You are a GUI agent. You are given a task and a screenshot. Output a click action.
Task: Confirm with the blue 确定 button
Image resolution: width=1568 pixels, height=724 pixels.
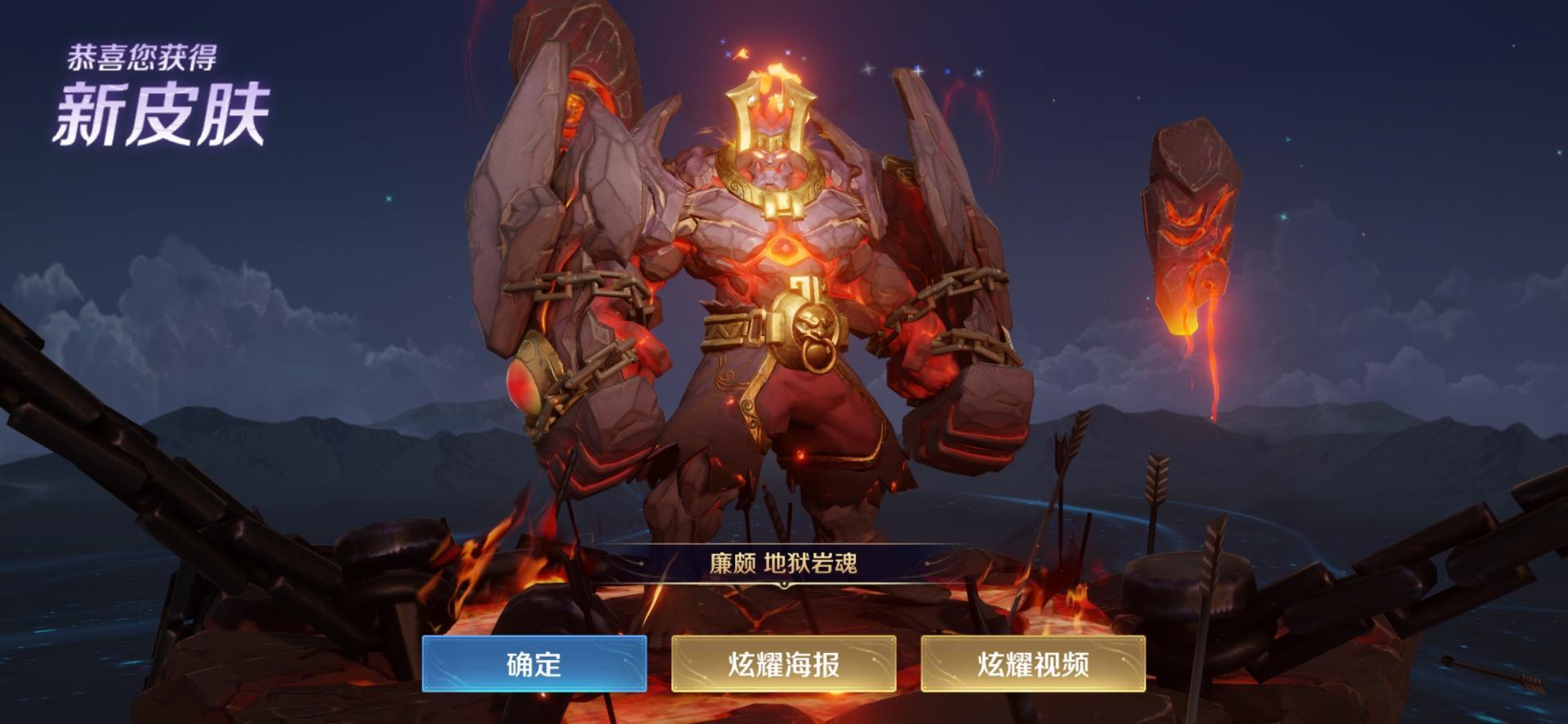(x=534, y=664)
